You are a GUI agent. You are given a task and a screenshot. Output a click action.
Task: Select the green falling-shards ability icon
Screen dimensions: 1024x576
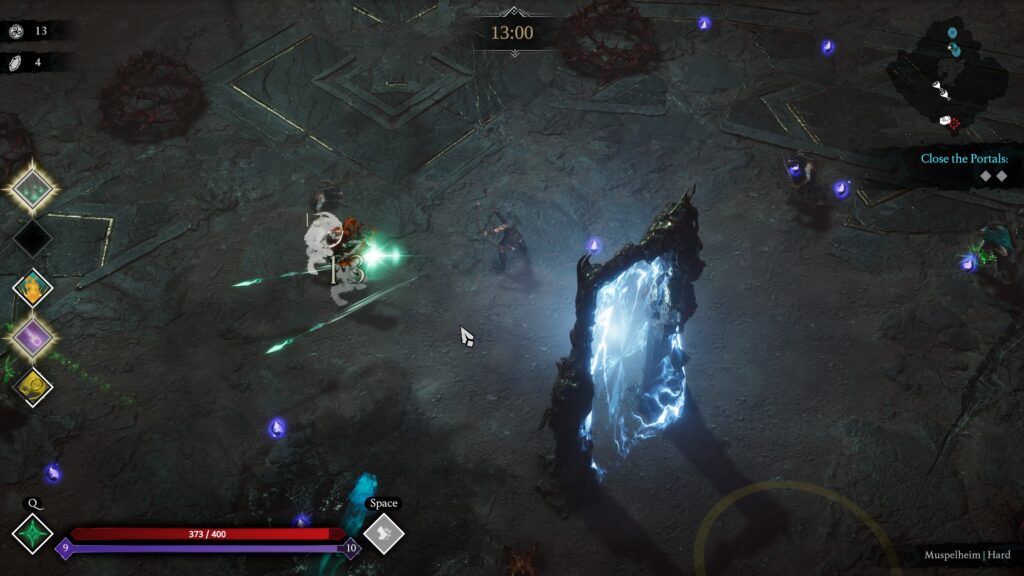33,188
